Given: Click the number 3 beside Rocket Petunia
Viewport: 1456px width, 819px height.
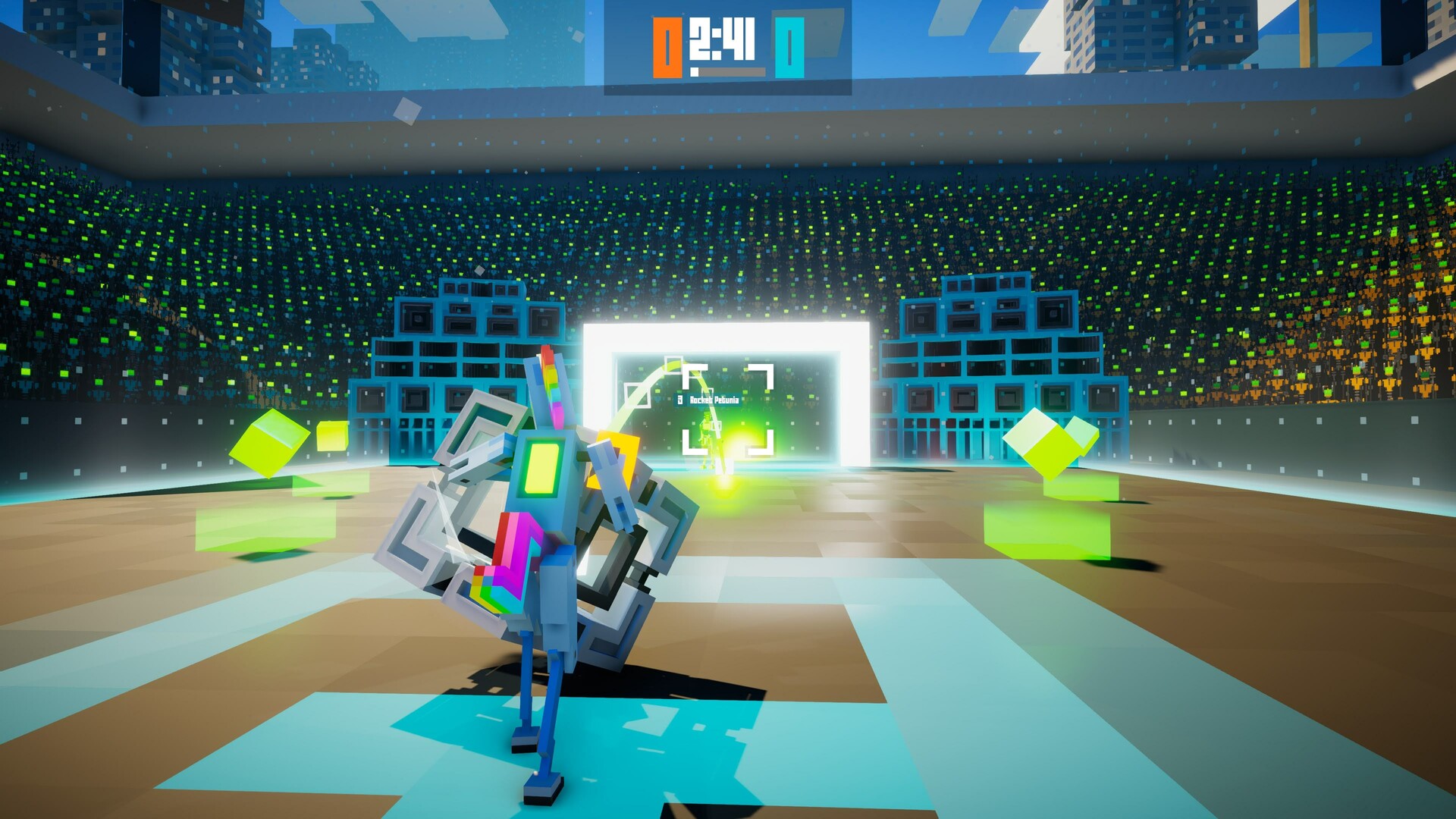Looking at the screenshot, I should tap(680, 400).
